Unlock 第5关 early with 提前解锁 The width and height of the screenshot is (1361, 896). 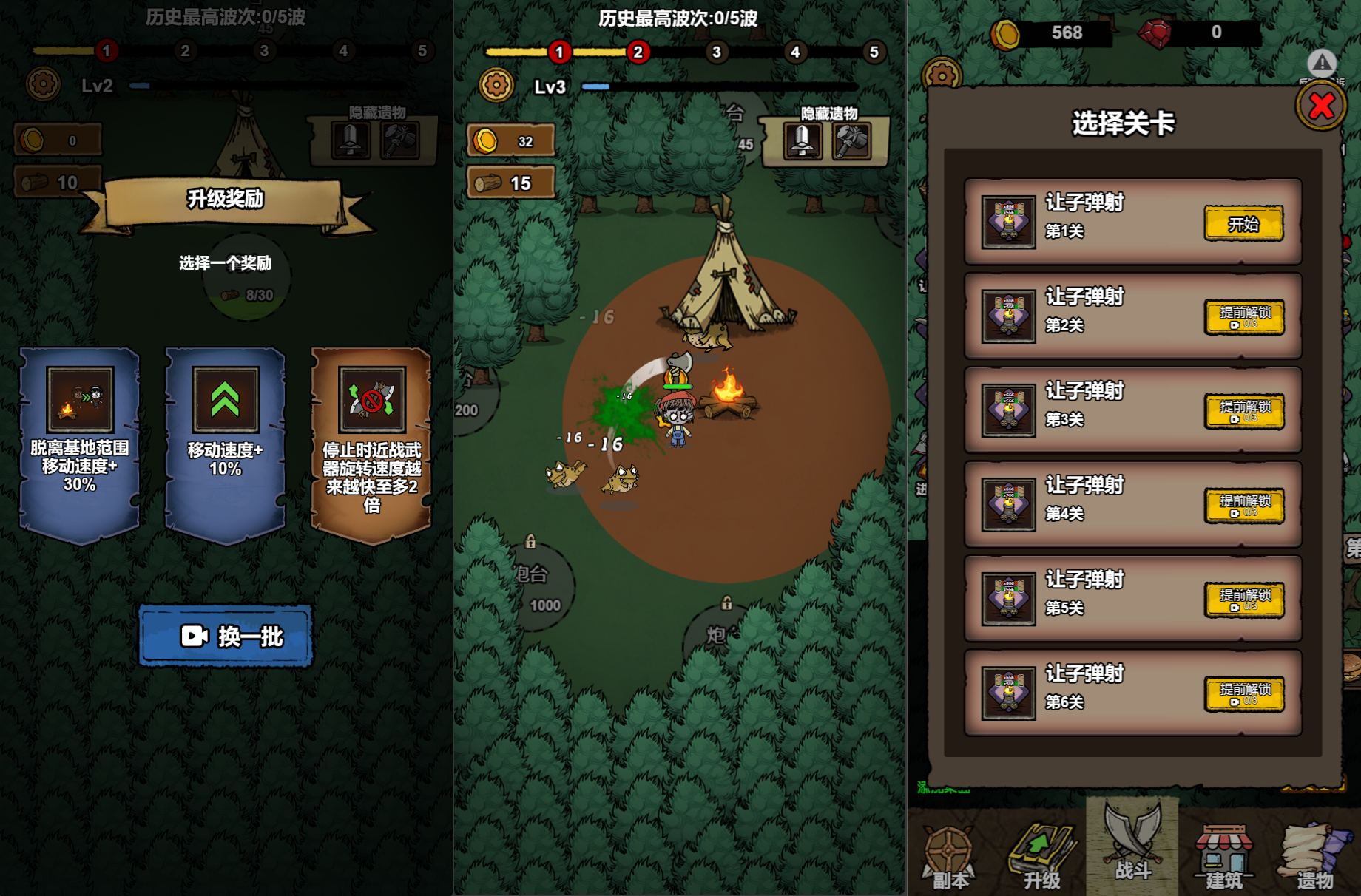[1244, 600]
